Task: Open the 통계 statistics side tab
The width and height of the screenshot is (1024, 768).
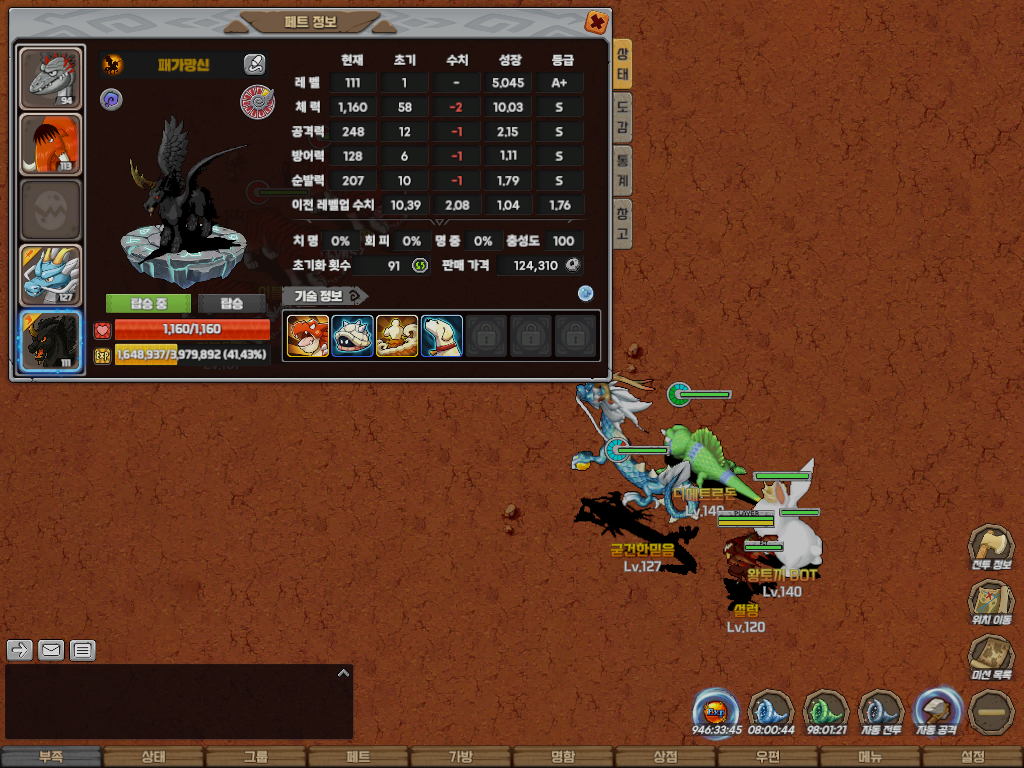Action: [622, 170]
